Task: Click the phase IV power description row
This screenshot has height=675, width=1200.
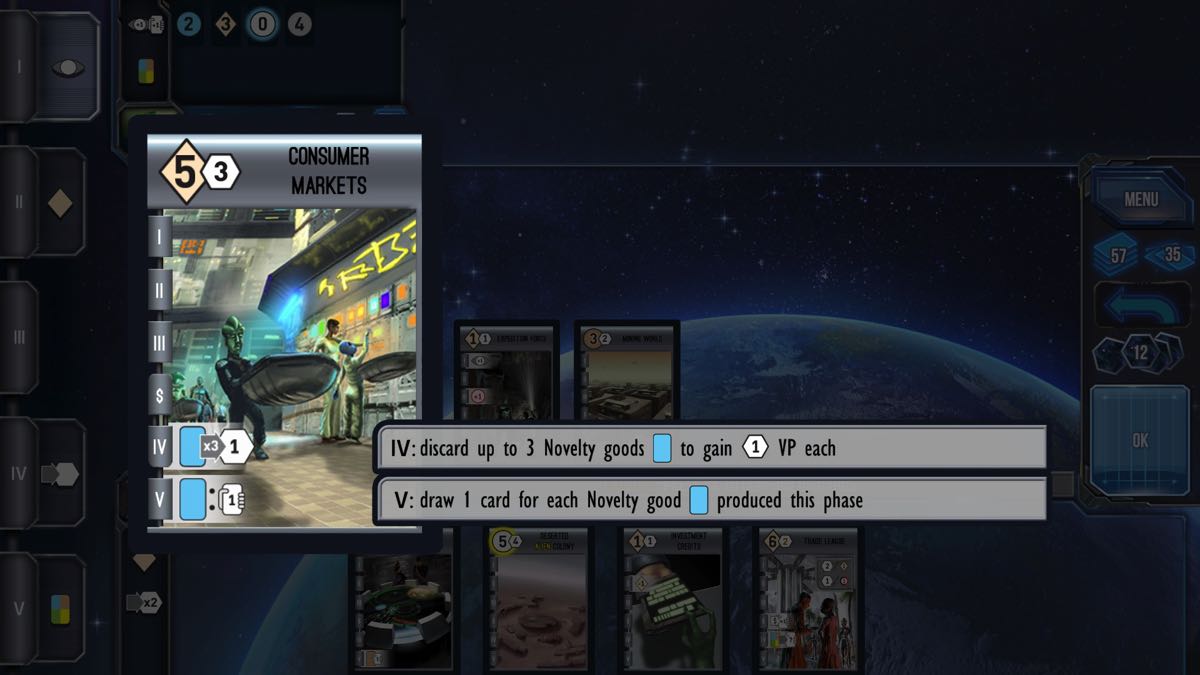Action: [710, 448]
